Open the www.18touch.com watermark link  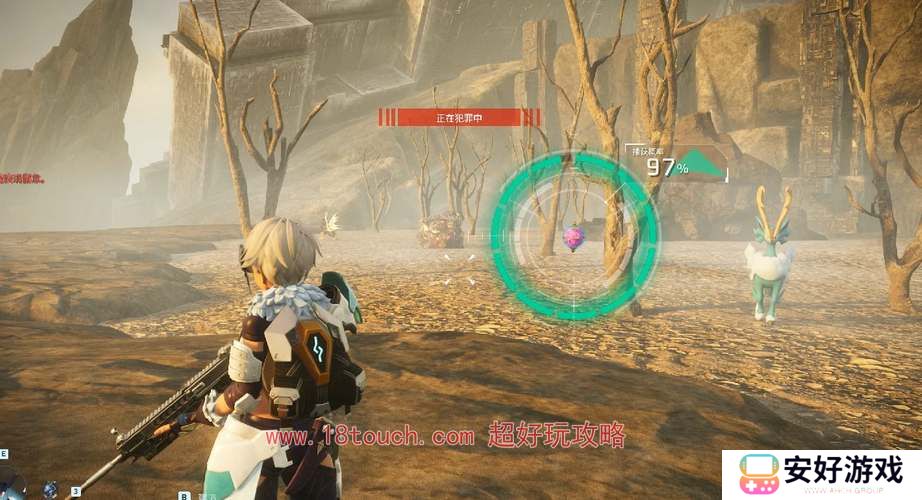point(370,437)
